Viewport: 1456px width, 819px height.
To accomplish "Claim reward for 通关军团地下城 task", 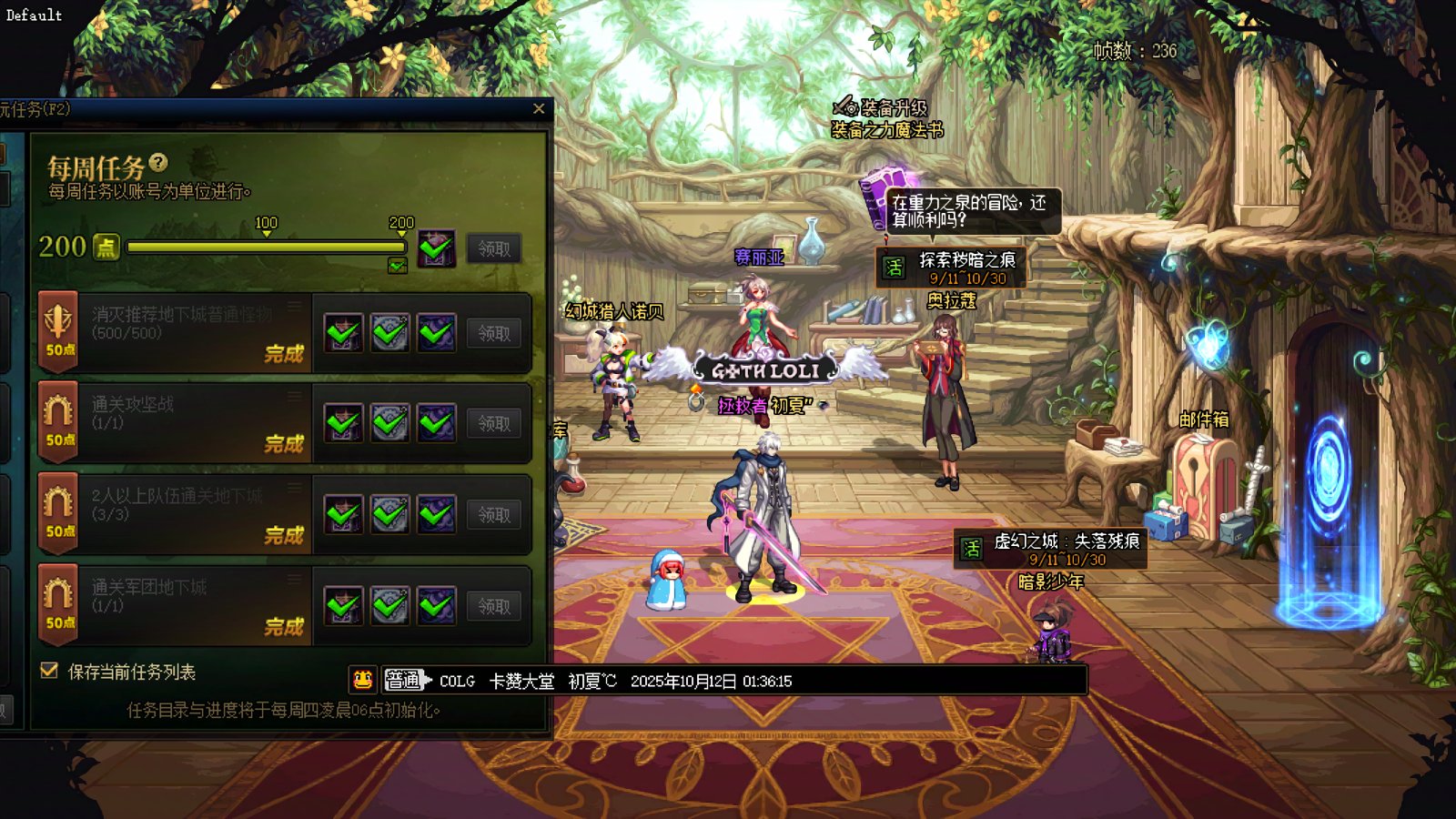I will click(x=494, y=606).
